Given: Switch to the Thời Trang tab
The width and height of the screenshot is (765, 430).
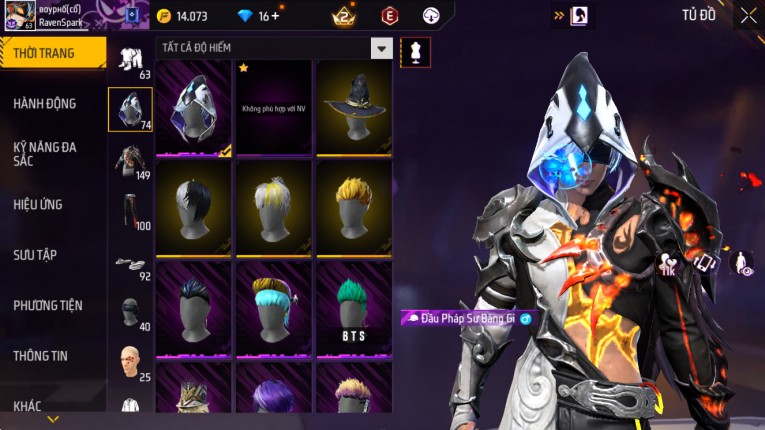Looking at the screenshot, I should [50, 53].
